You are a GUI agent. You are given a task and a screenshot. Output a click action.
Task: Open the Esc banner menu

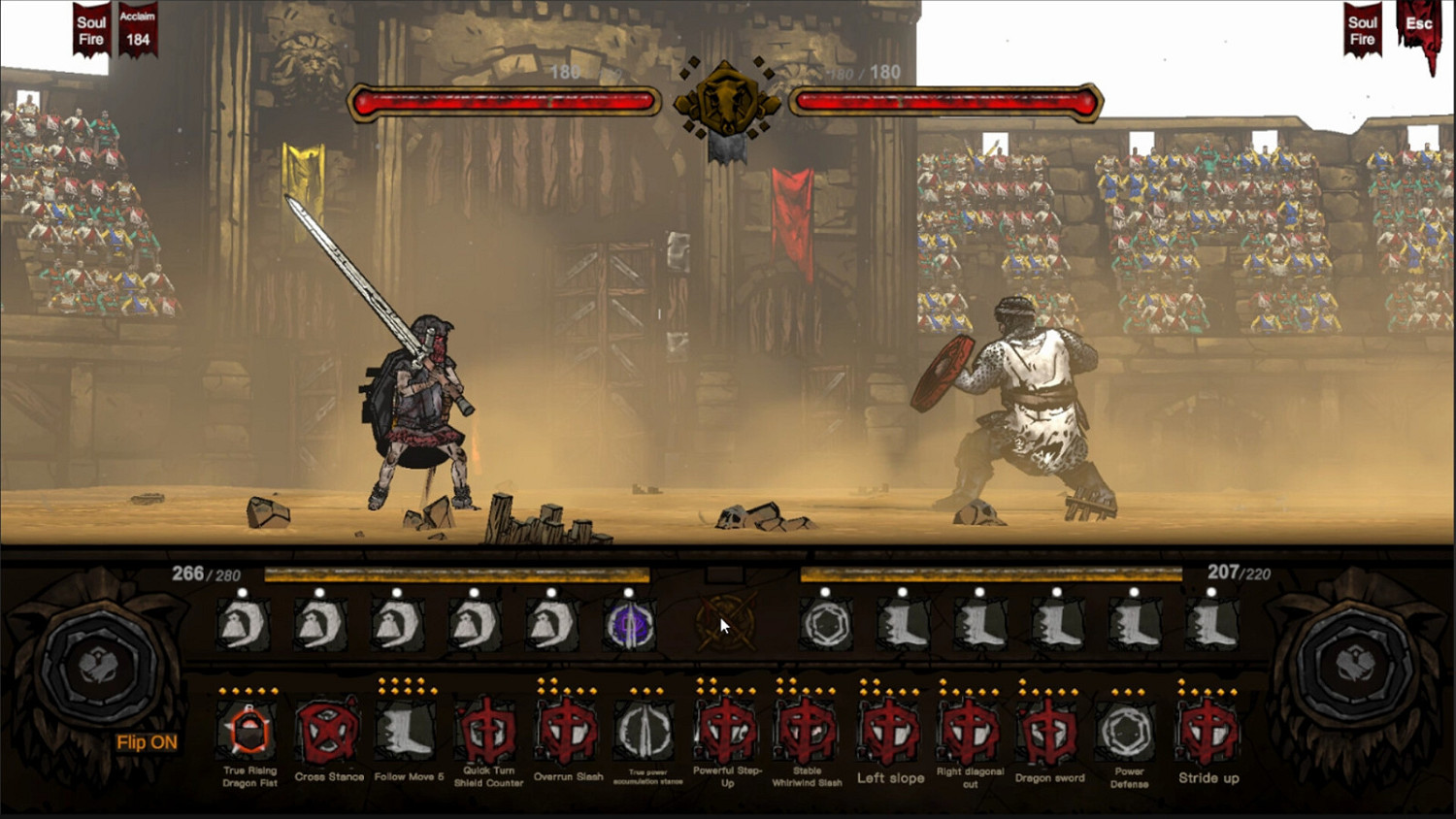(x=1418, y=24)
